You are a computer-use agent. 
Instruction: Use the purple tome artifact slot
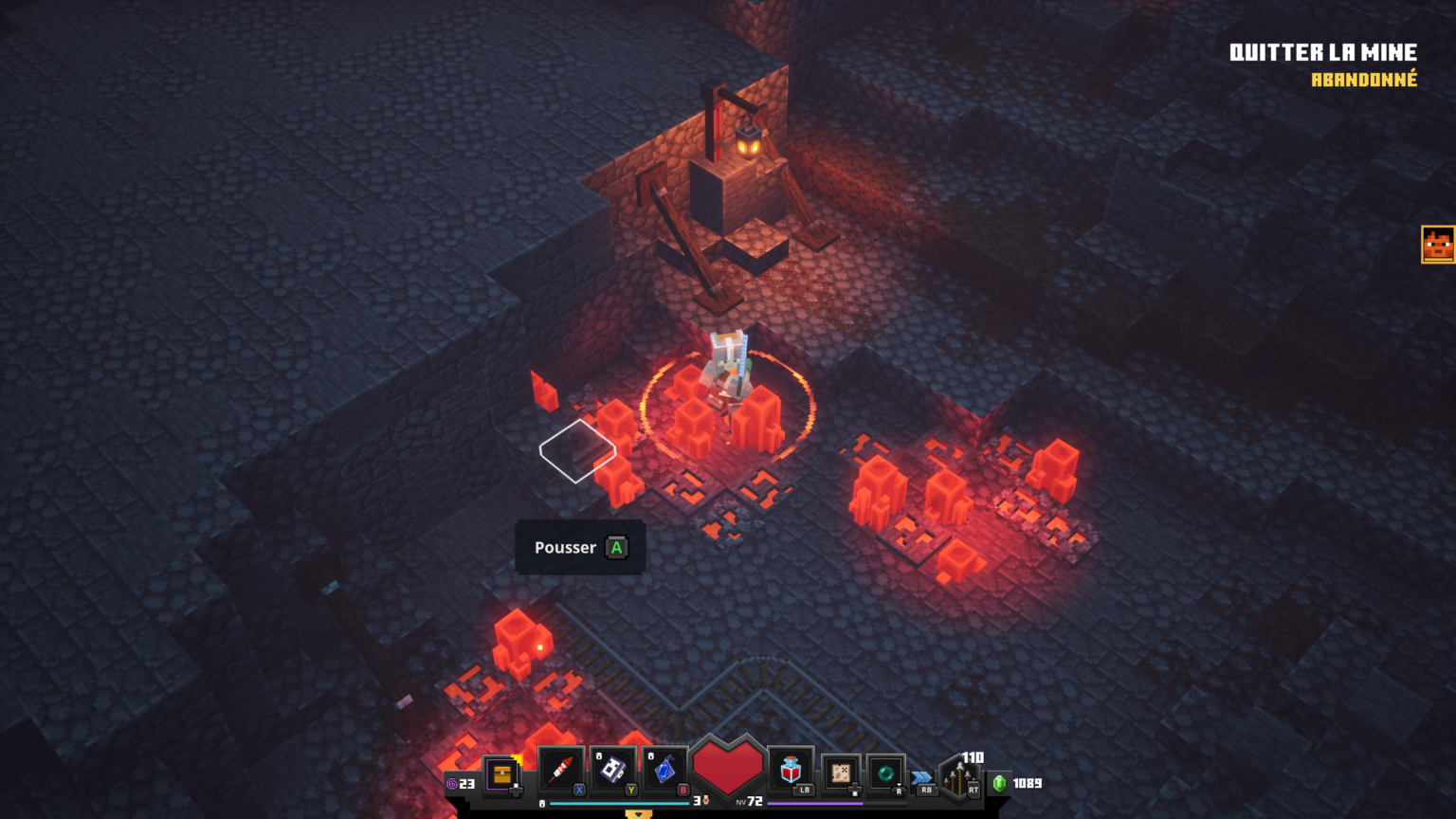(613, 770)
